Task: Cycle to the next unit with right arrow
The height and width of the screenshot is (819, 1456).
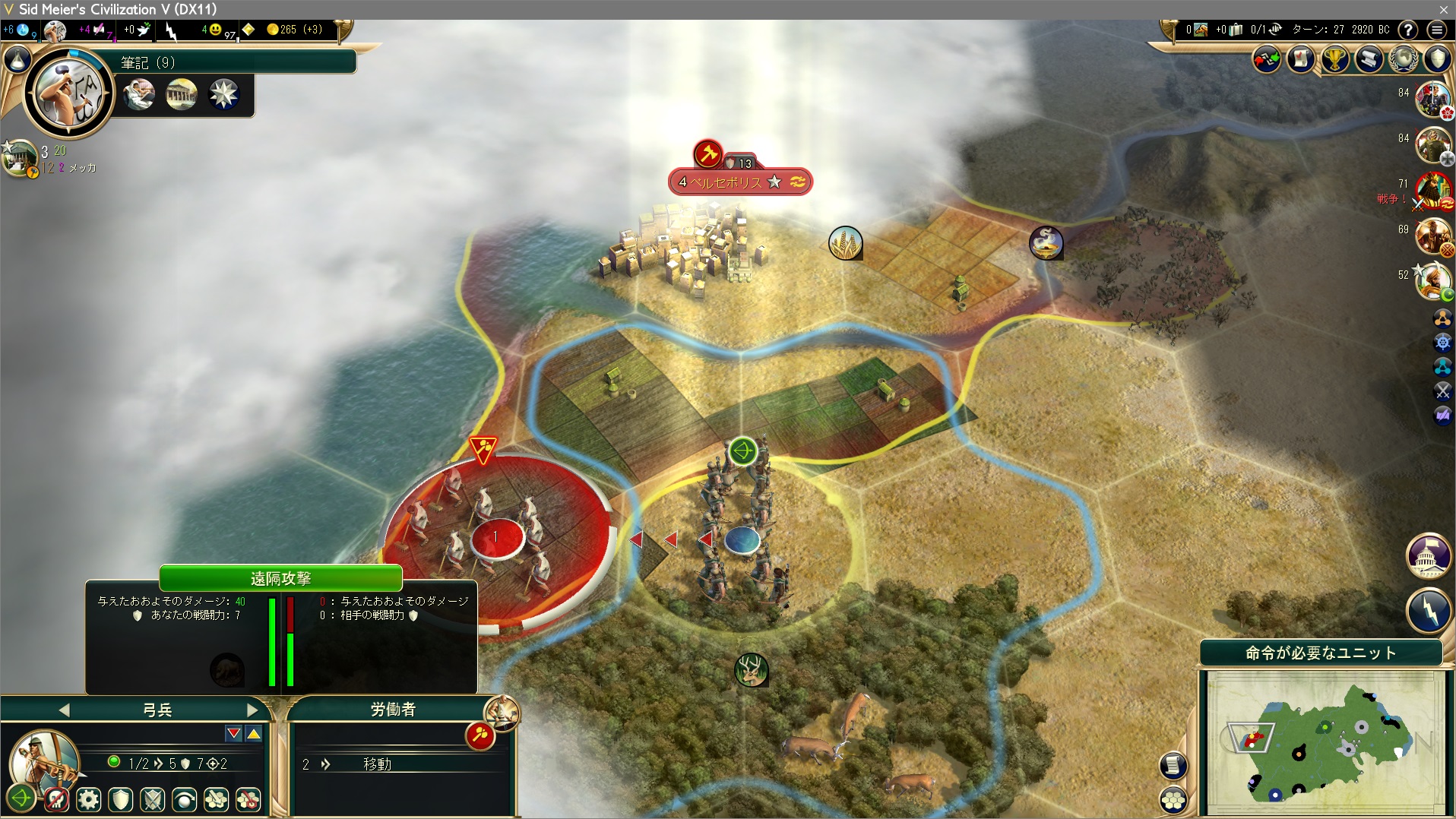Action: [x=253, y=710]
